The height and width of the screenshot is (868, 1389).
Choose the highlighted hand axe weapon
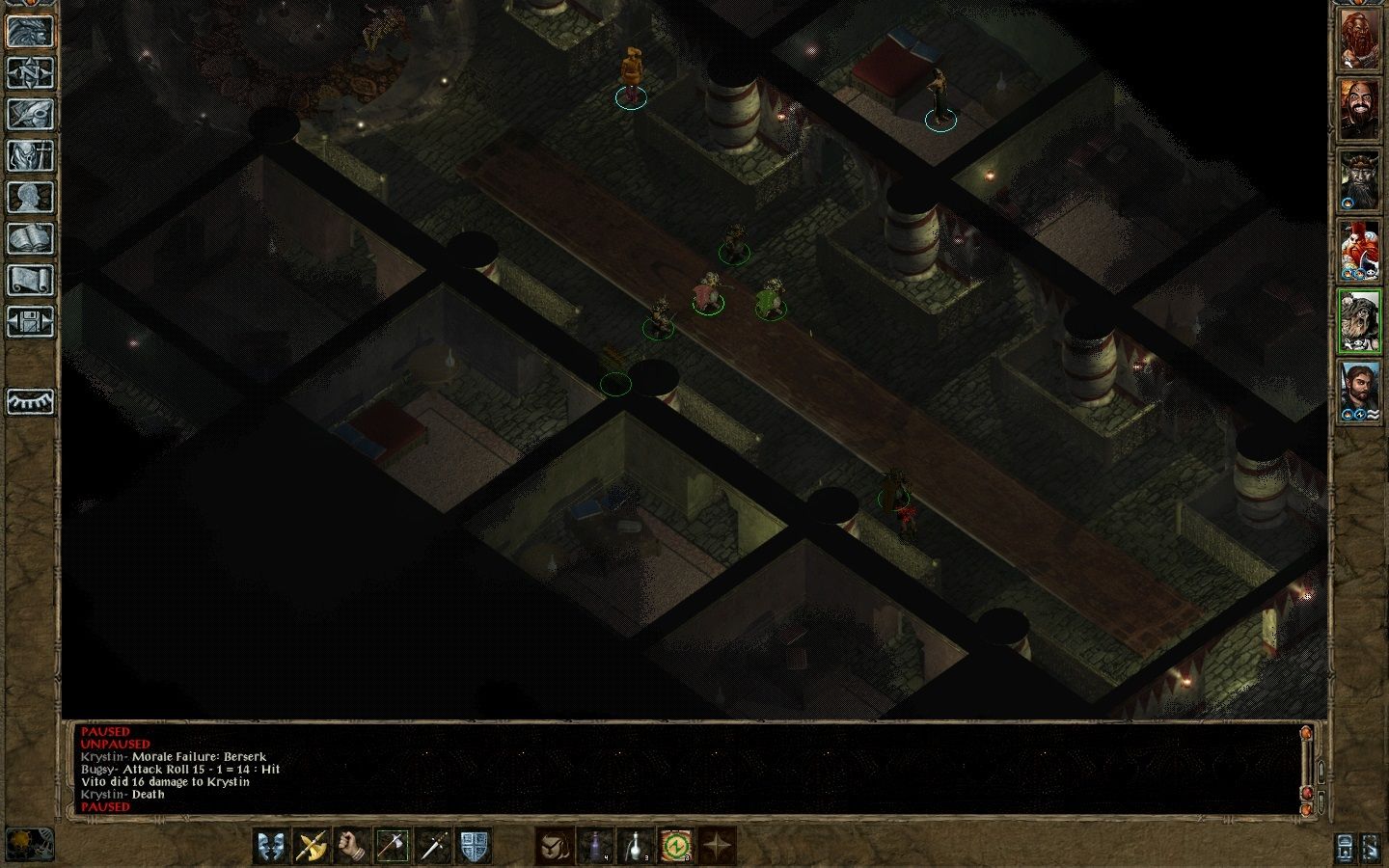coord(393,846)
